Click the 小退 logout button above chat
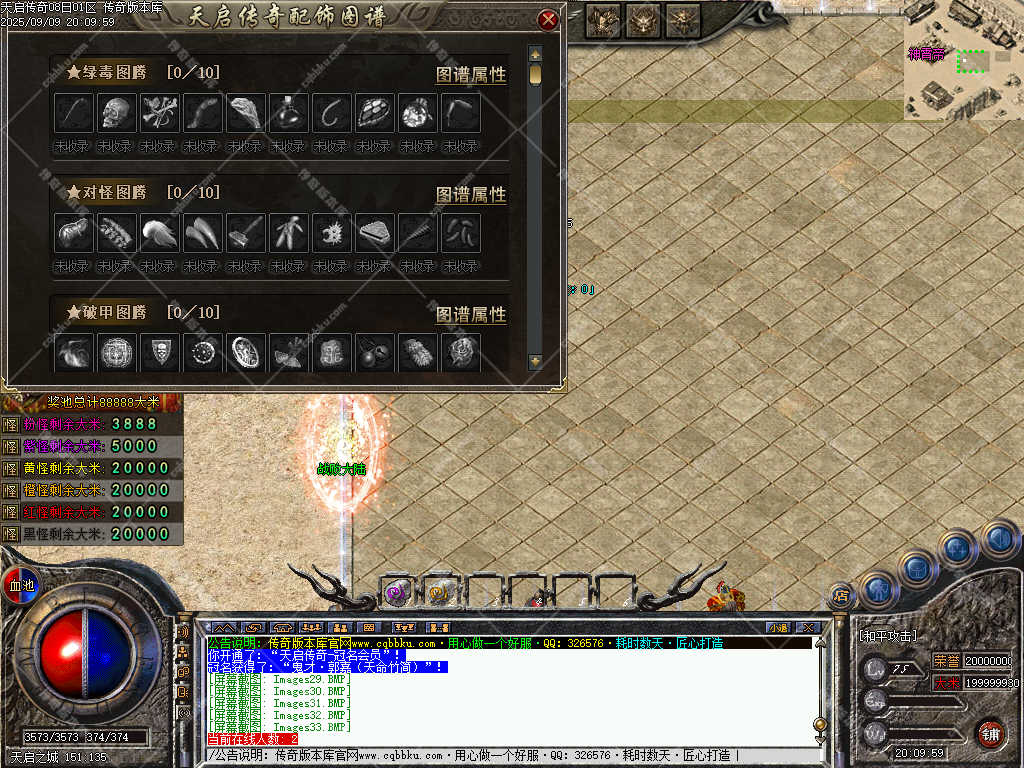Screen dimensions: 1024x768 coord(777,627)
